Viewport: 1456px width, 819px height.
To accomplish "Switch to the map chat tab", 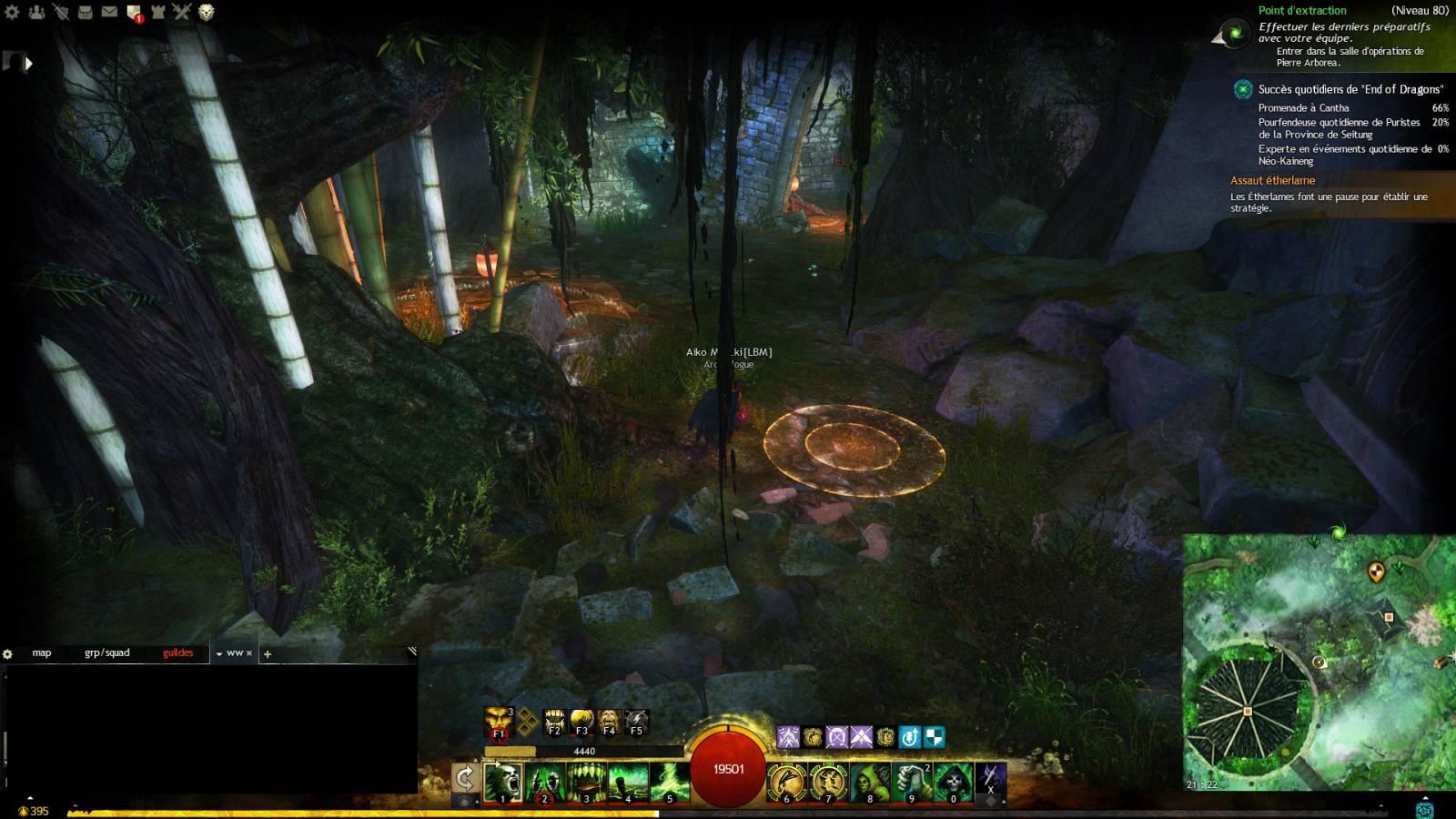I will [42, 652].
